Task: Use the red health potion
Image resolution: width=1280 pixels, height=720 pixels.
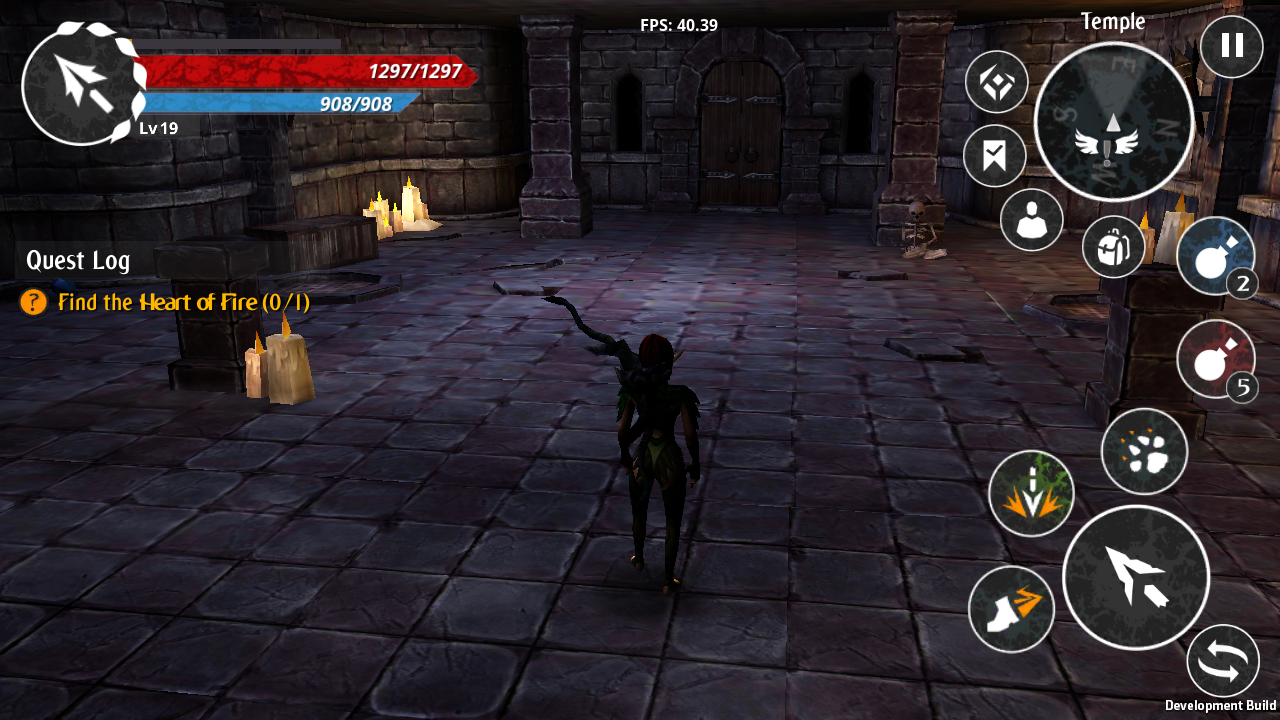Action: tap(1215, 359)
